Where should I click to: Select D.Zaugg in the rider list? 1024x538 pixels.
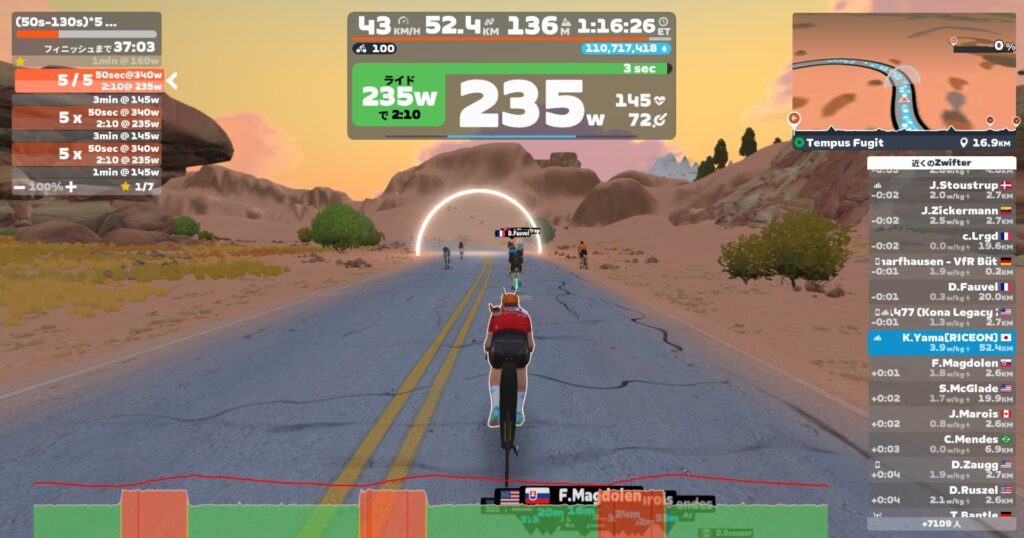(941, 470)
